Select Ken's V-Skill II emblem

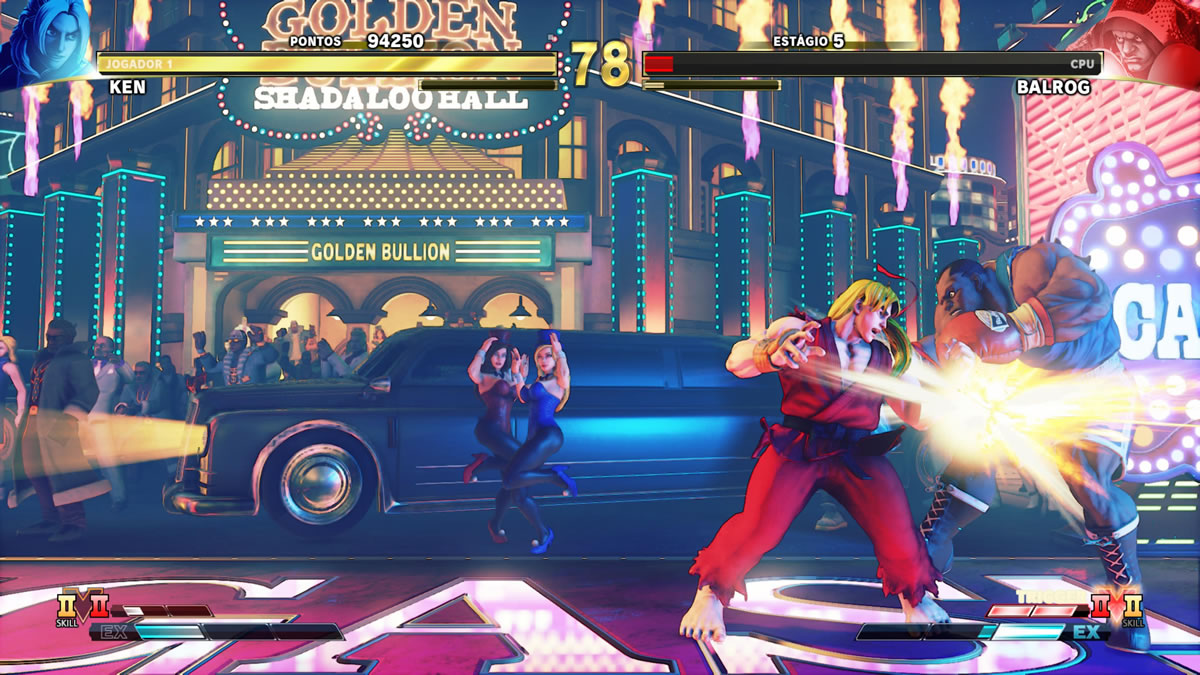tap(68, 607)
